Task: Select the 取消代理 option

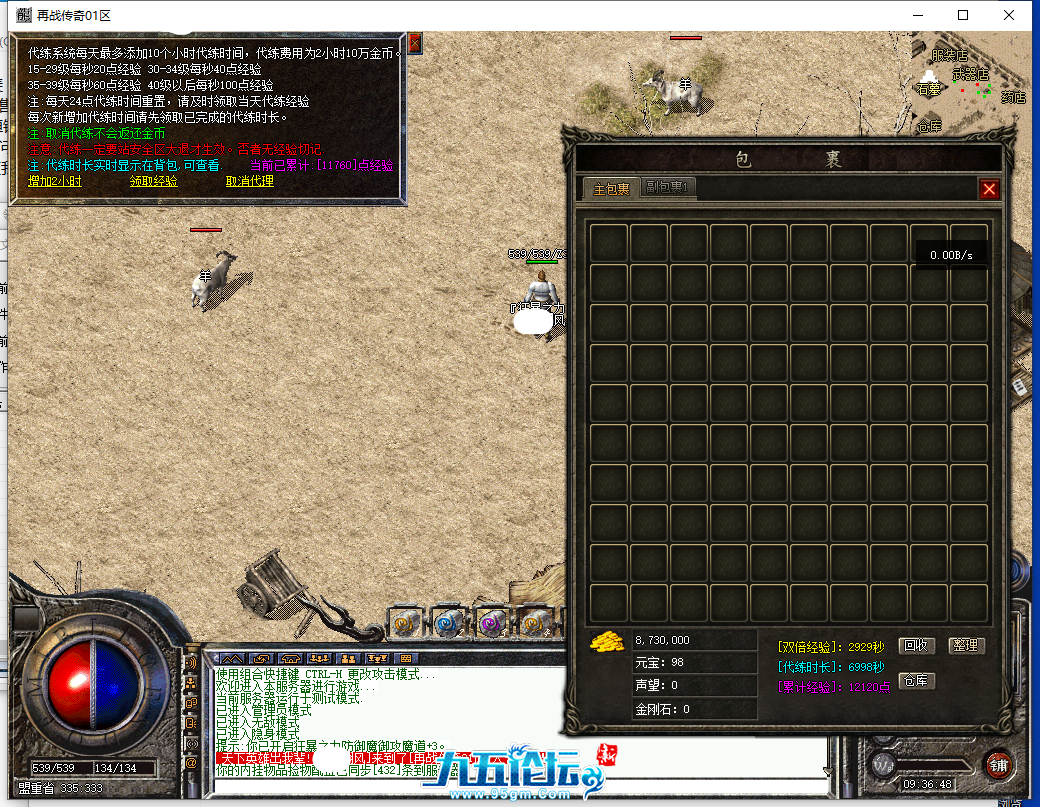Action: click(x=249, y=181)
